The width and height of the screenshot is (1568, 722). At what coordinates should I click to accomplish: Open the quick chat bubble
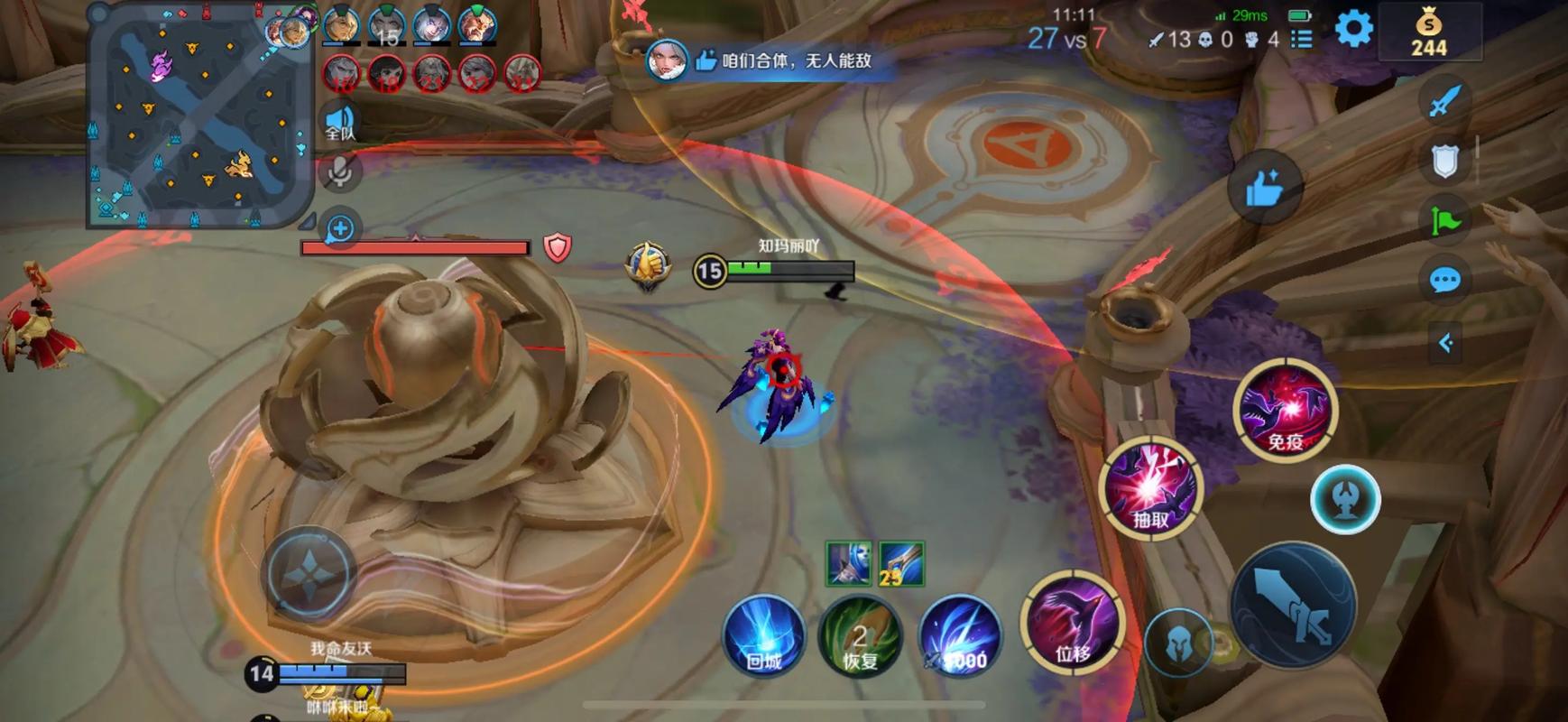pyautogui.click(x=1445, y=280)
